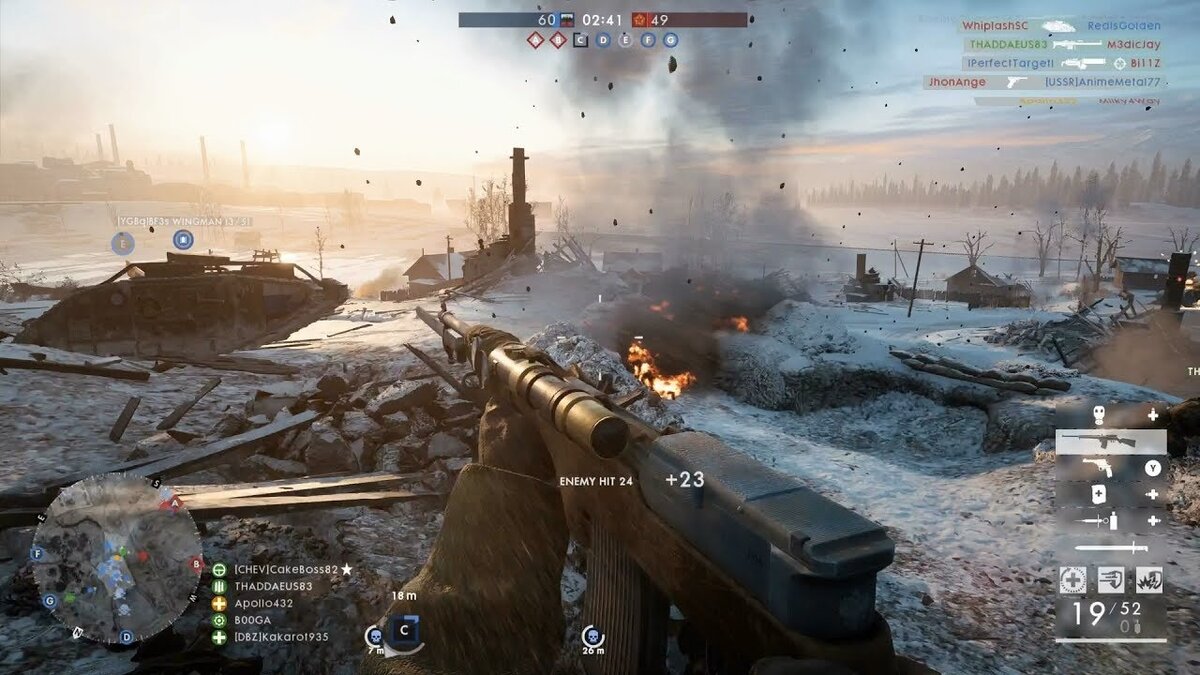Click the objective C world marker

[405, 631]
